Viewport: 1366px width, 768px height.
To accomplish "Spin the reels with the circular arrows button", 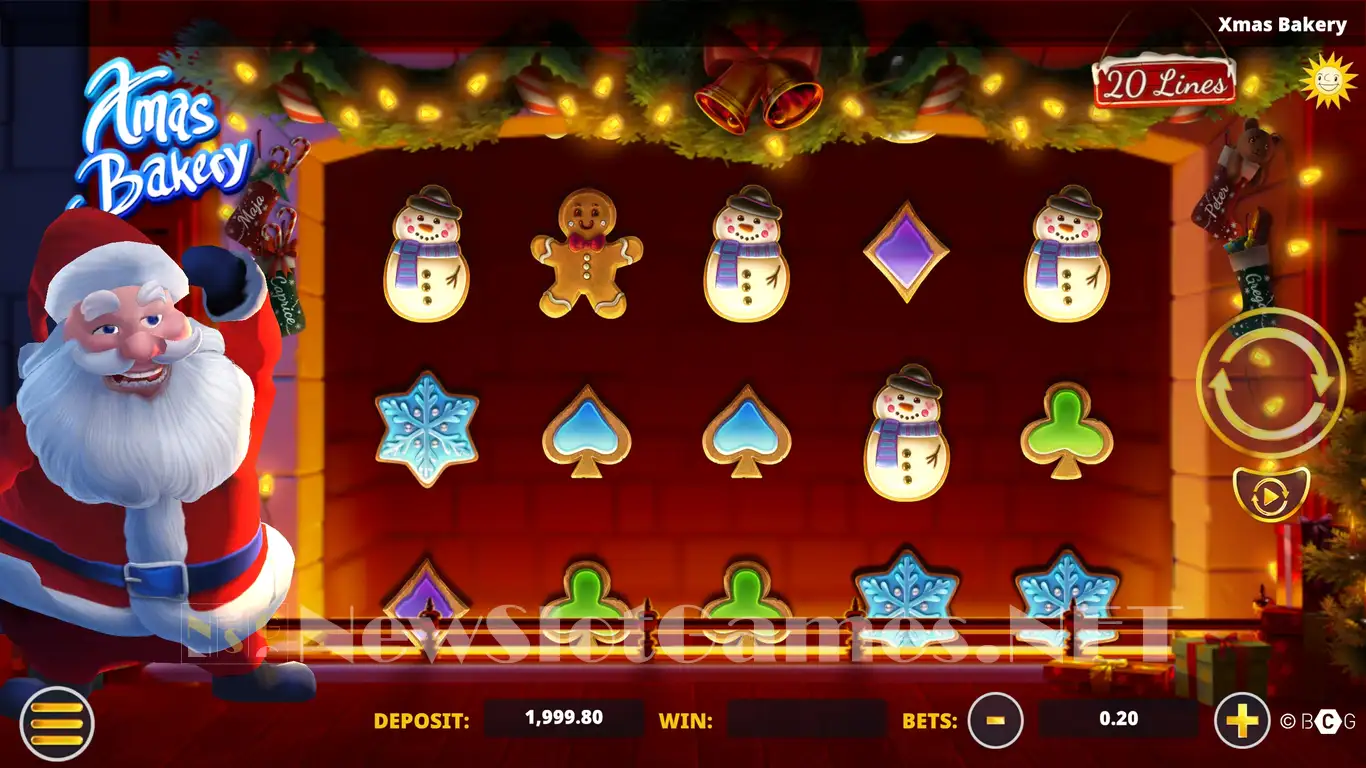I will click(1271, 383).
